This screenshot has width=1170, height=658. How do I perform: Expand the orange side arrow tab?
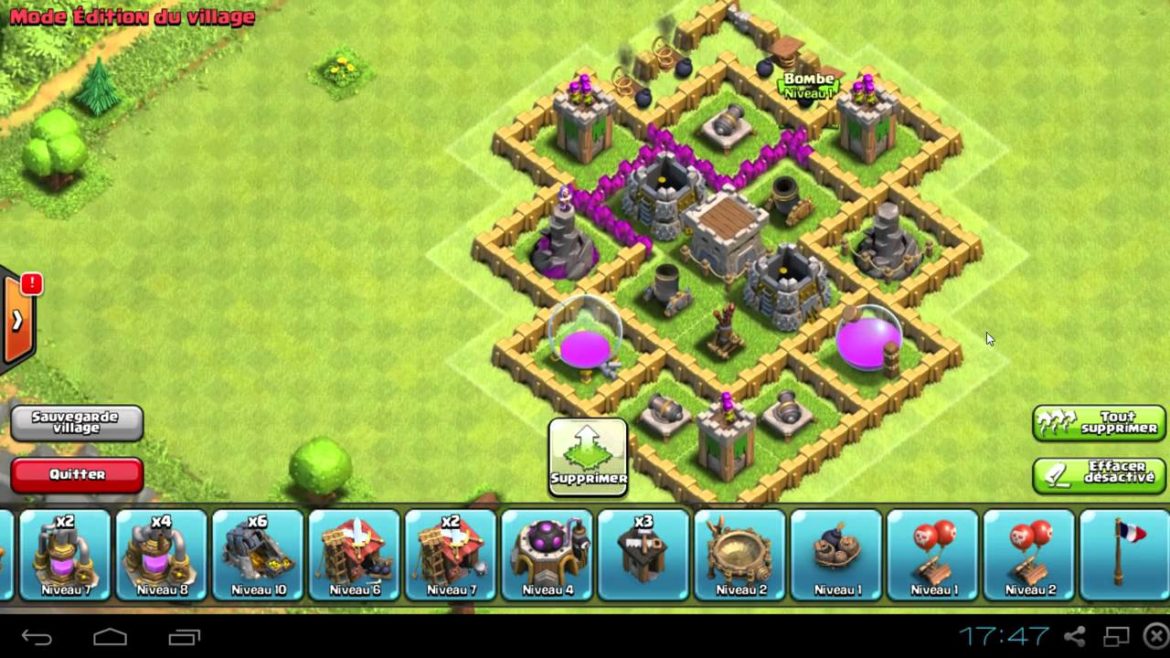pos(18,320)
